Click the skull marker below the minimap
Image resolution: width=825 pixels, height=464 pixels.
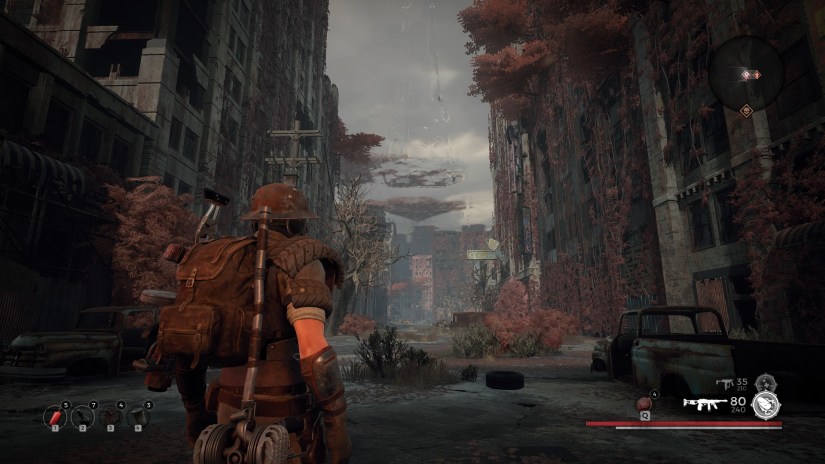coord(747,109)
